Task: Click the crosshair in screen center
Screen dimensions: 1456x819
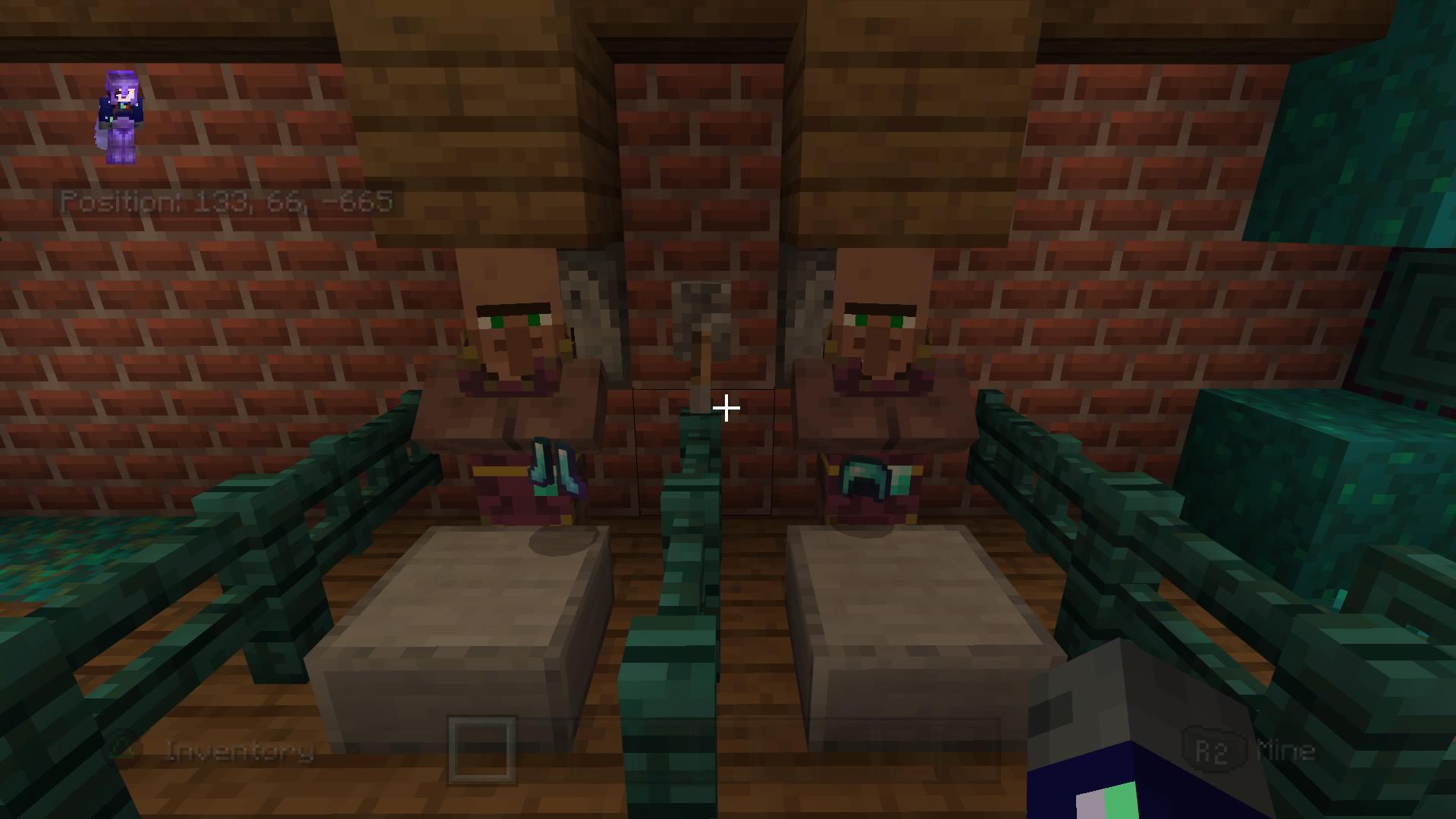Action: coord(726,409)
